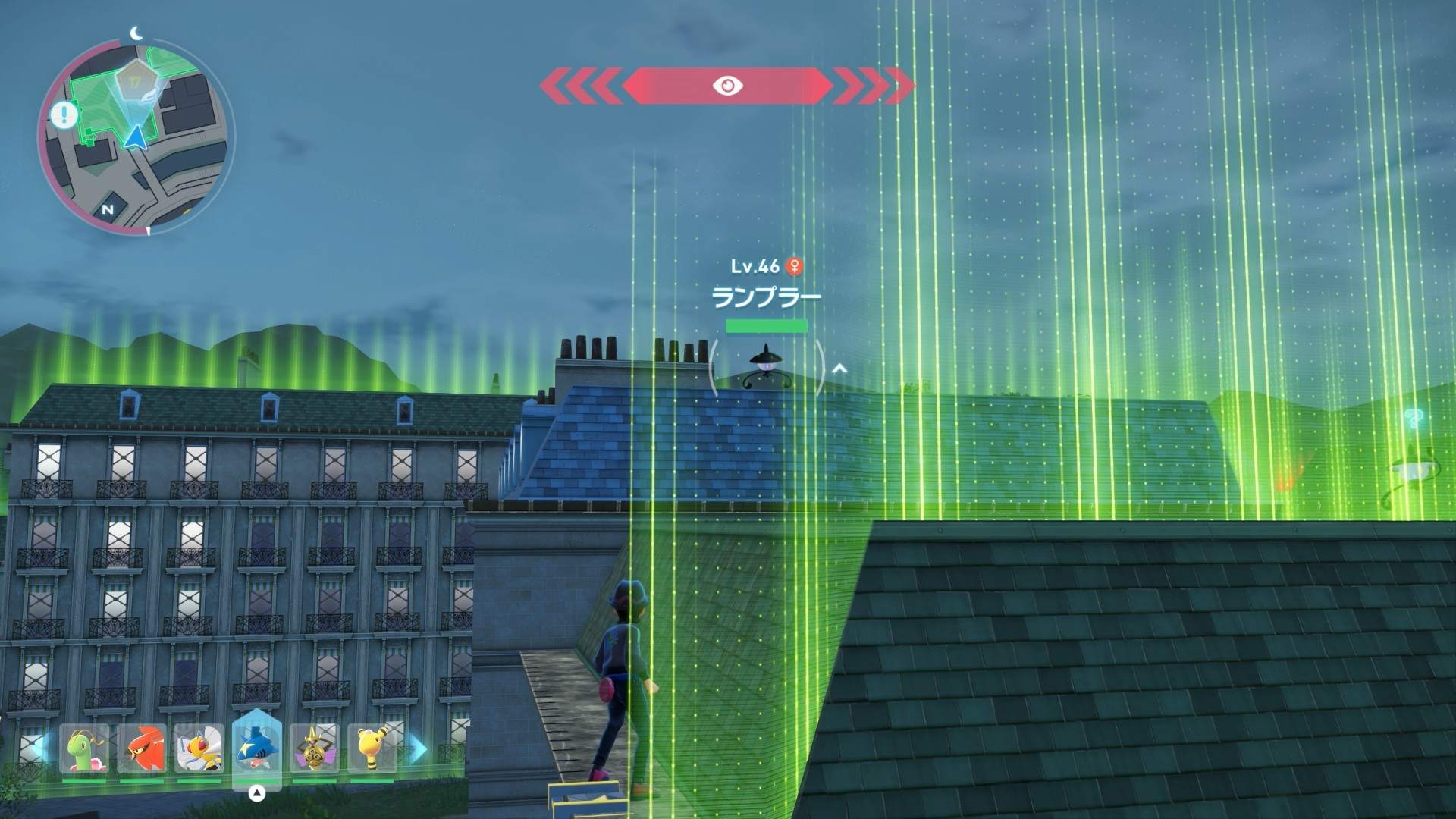The width and height of the screenshot is (1456, 819).
Task: Click the N compass marker on minimap
Action: (x=108, y=209)
